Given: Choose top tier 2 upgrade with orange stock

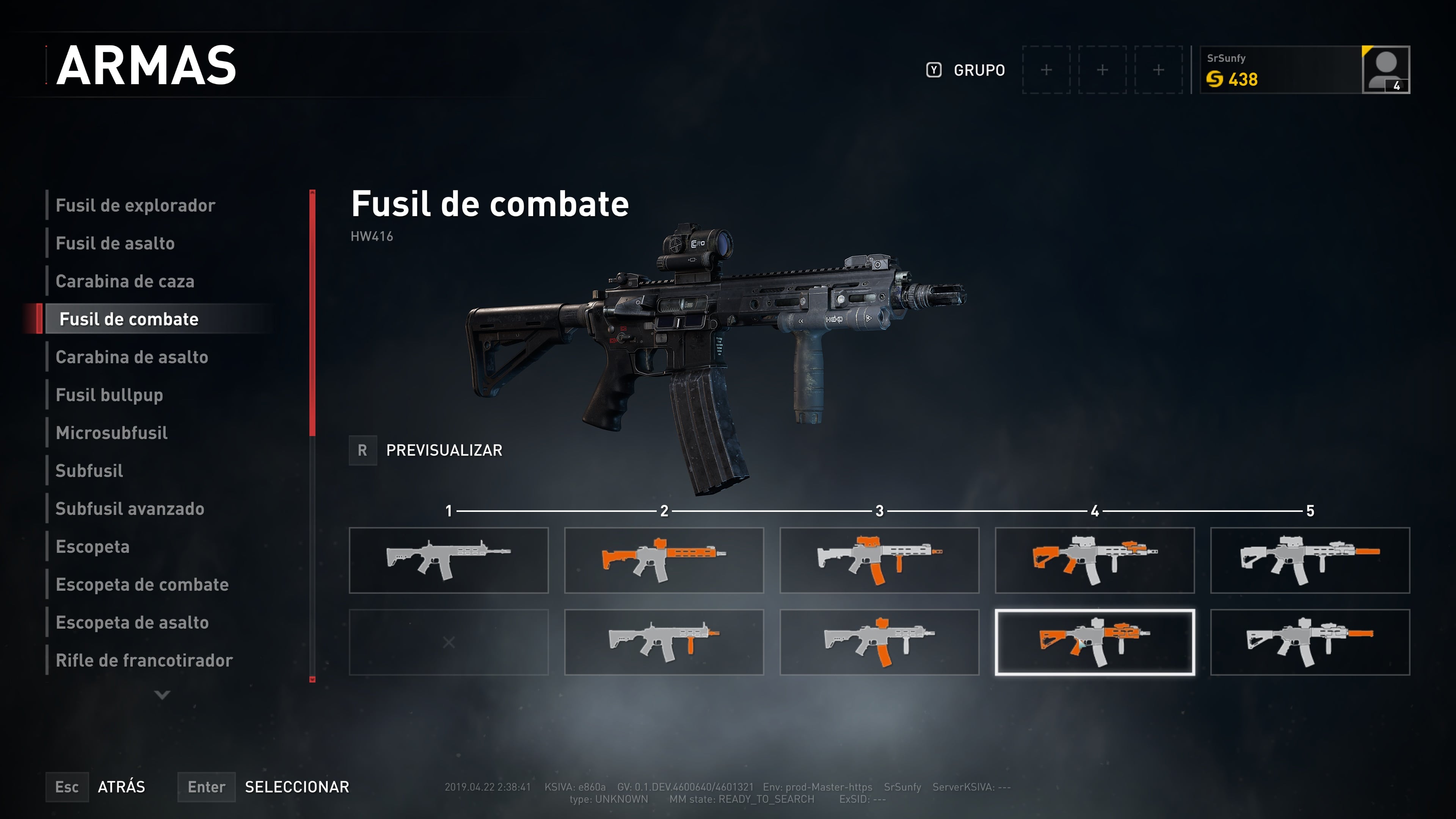Looking at the screenshot, I should [664, 560].
